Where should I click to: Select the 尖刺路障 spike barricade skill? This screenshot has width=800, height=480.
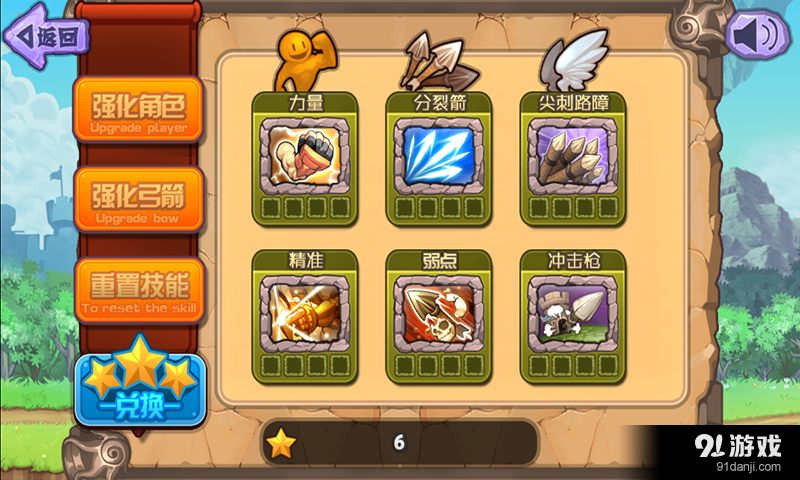(573, 150)
